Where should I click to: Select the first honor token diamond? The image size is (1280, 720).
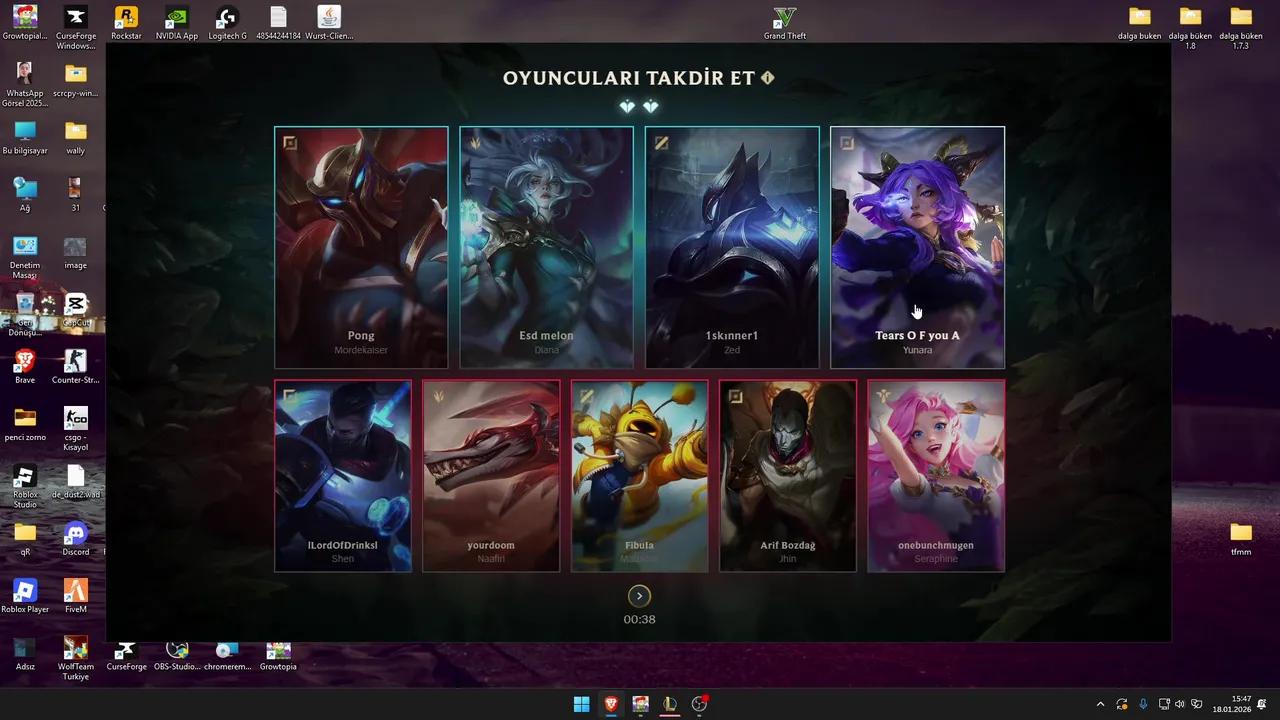(x=628, y=106)
